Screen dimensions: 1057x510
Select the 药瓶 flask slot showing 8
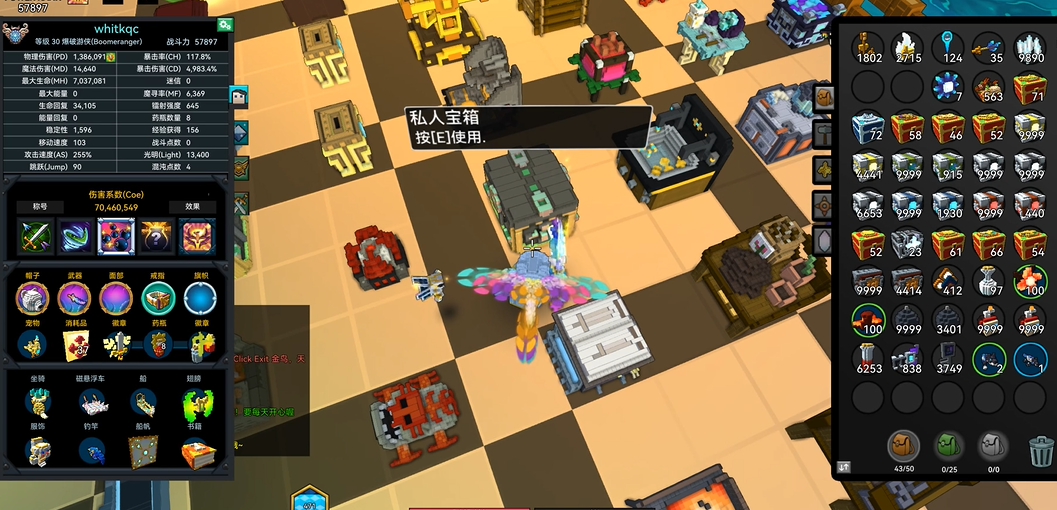(x=158, y=345)
